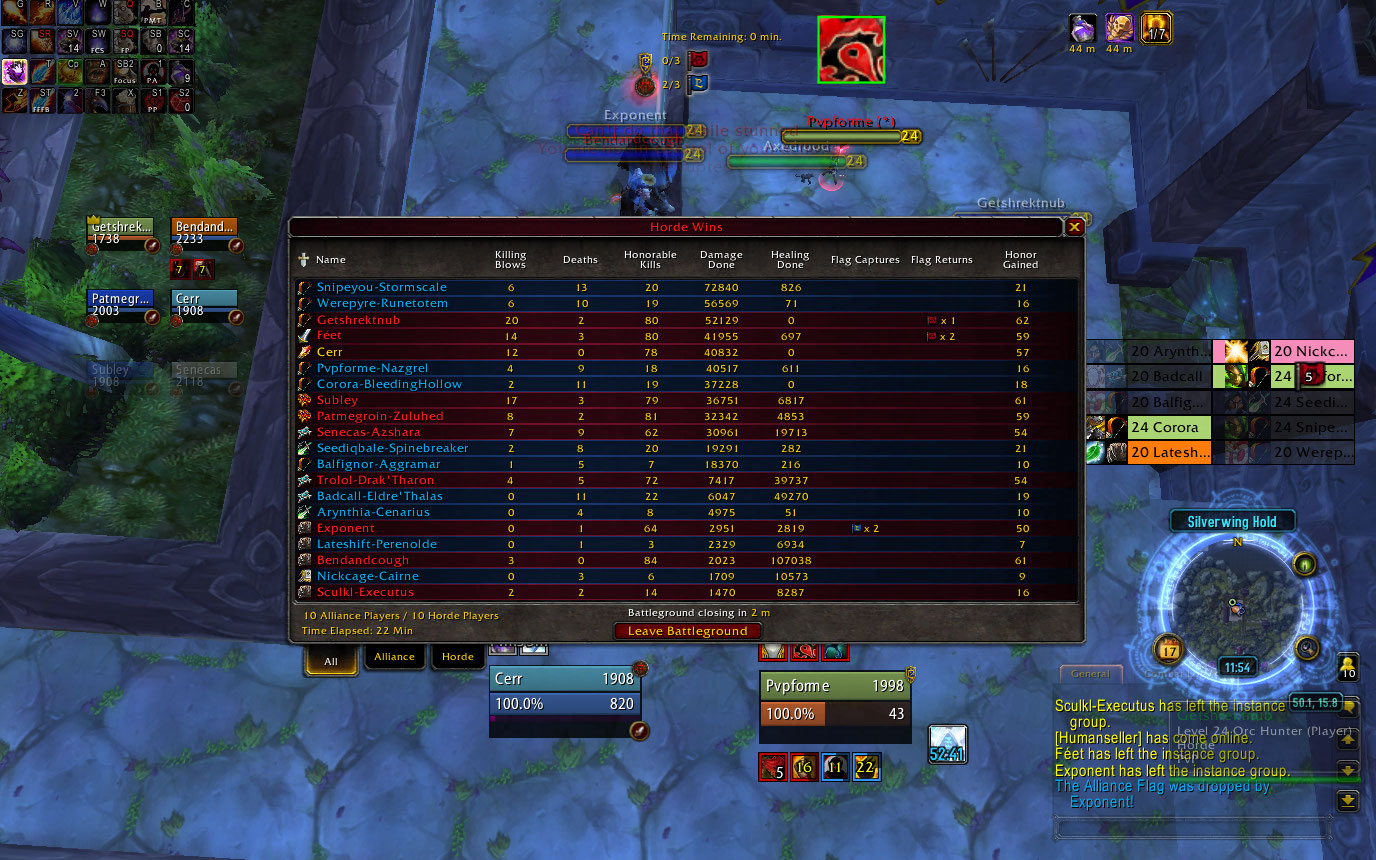The image size is (1376, 860).
Task: Sort by the Healing Done column header
Action: tap(790, 260)
